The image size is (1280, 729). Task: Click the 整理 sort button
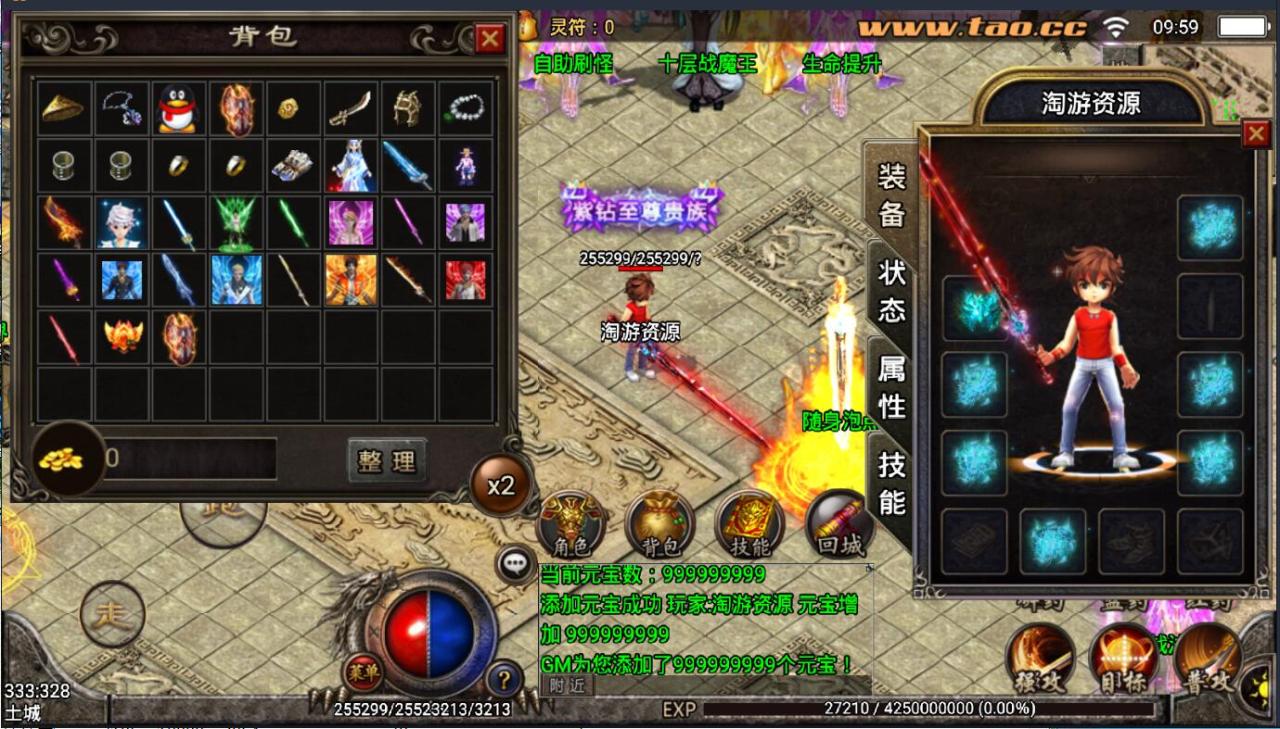pos(387,460)
